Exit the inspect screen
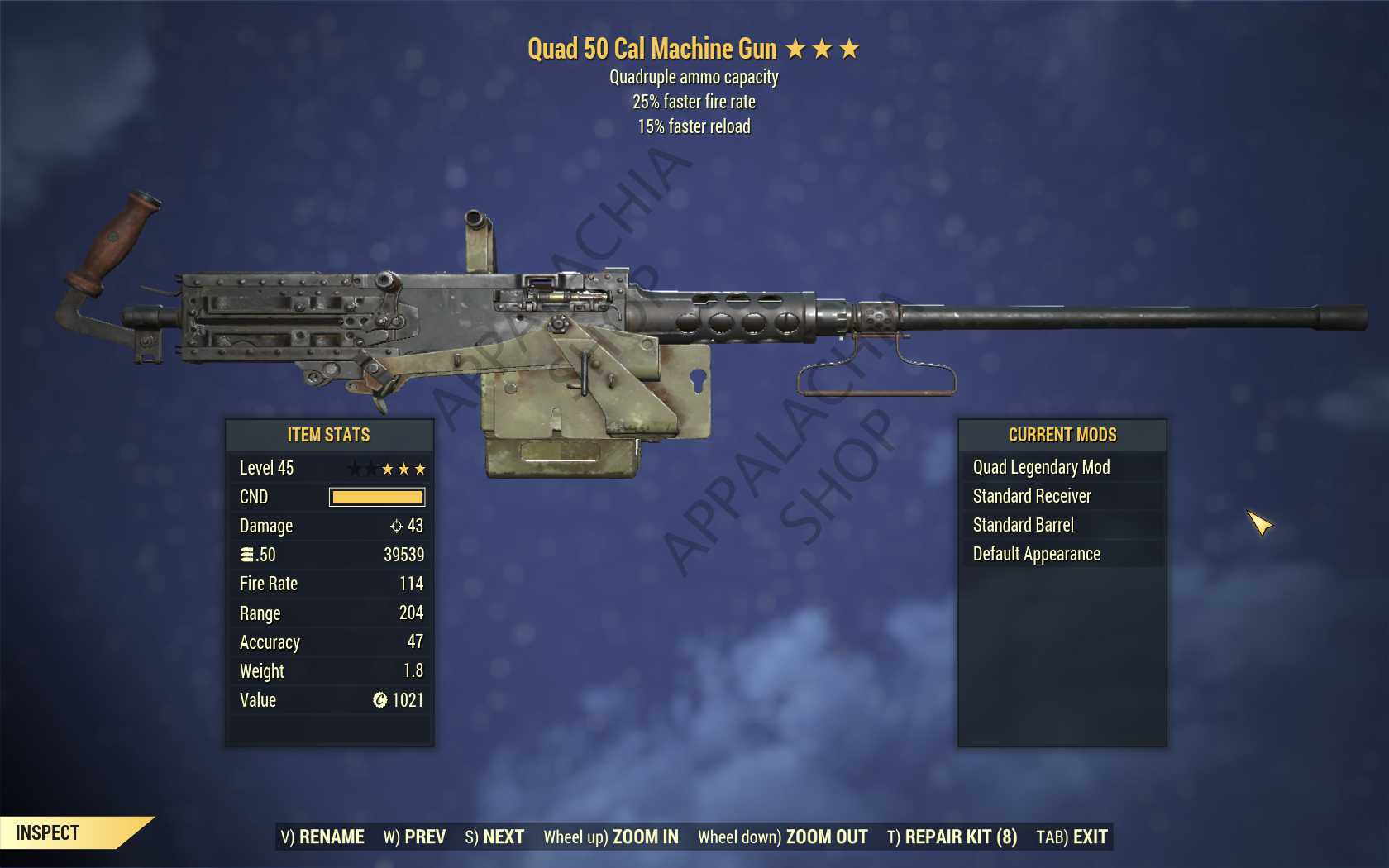The image size is (1389, 868). pyautogui.click(x=1072, y=837)
